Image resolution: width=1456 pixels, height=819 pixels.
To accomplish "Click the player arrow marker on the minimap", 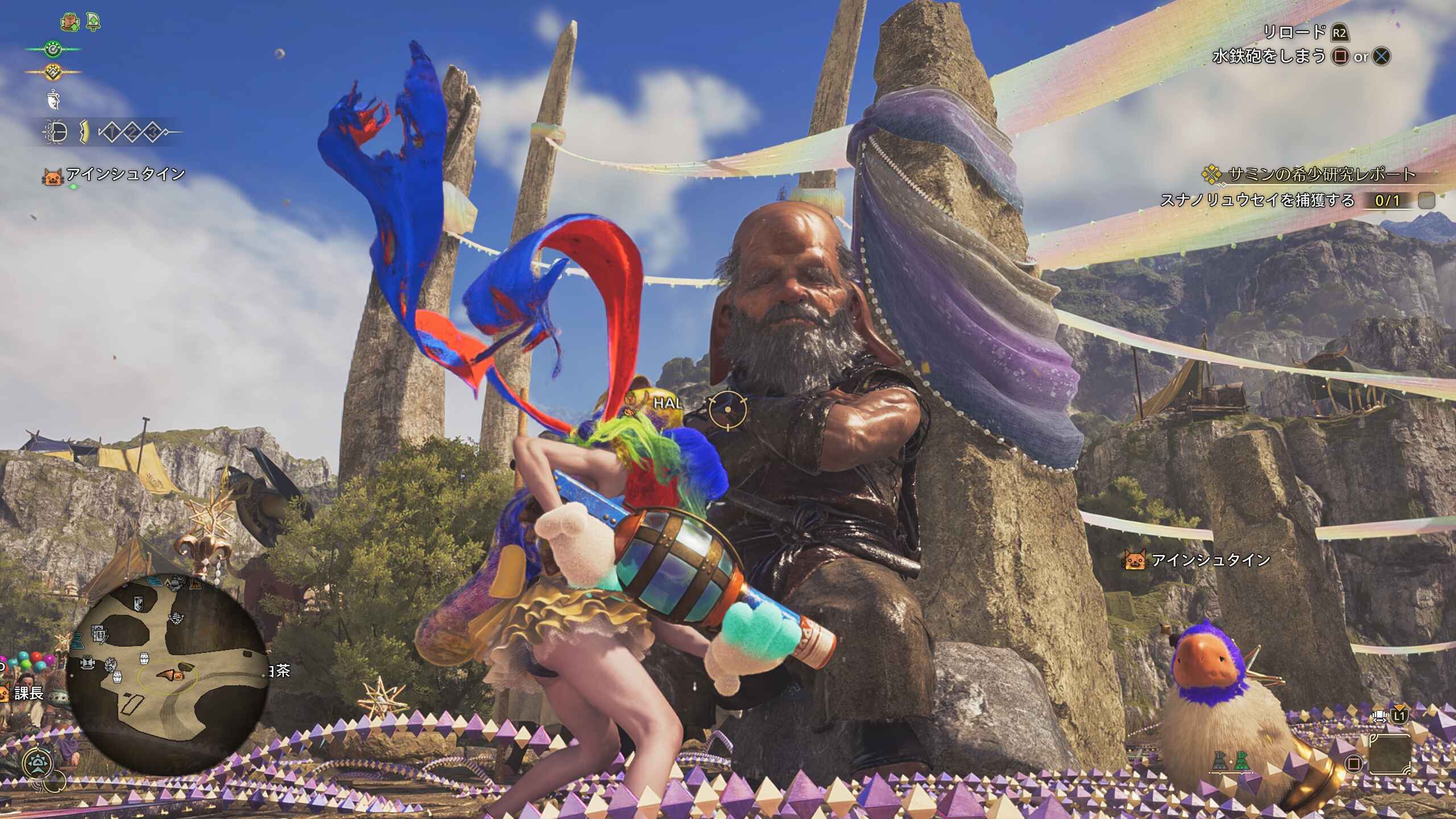I will click(166, 675).
